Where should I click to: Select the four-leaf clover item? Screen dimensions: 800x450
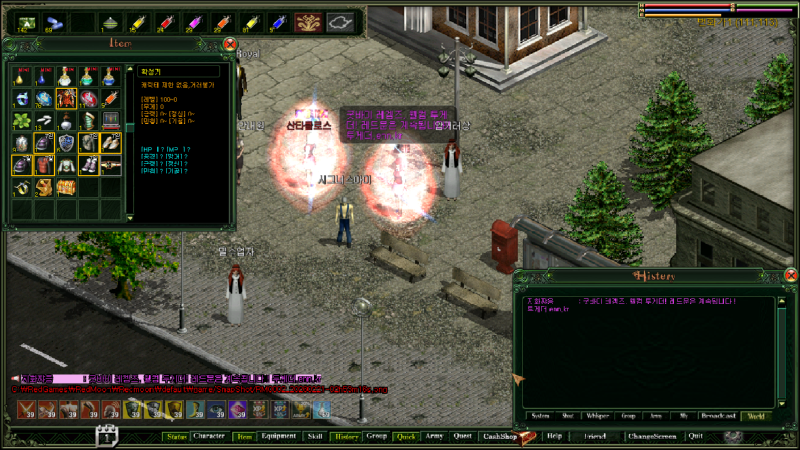click(x=21, y=121)
